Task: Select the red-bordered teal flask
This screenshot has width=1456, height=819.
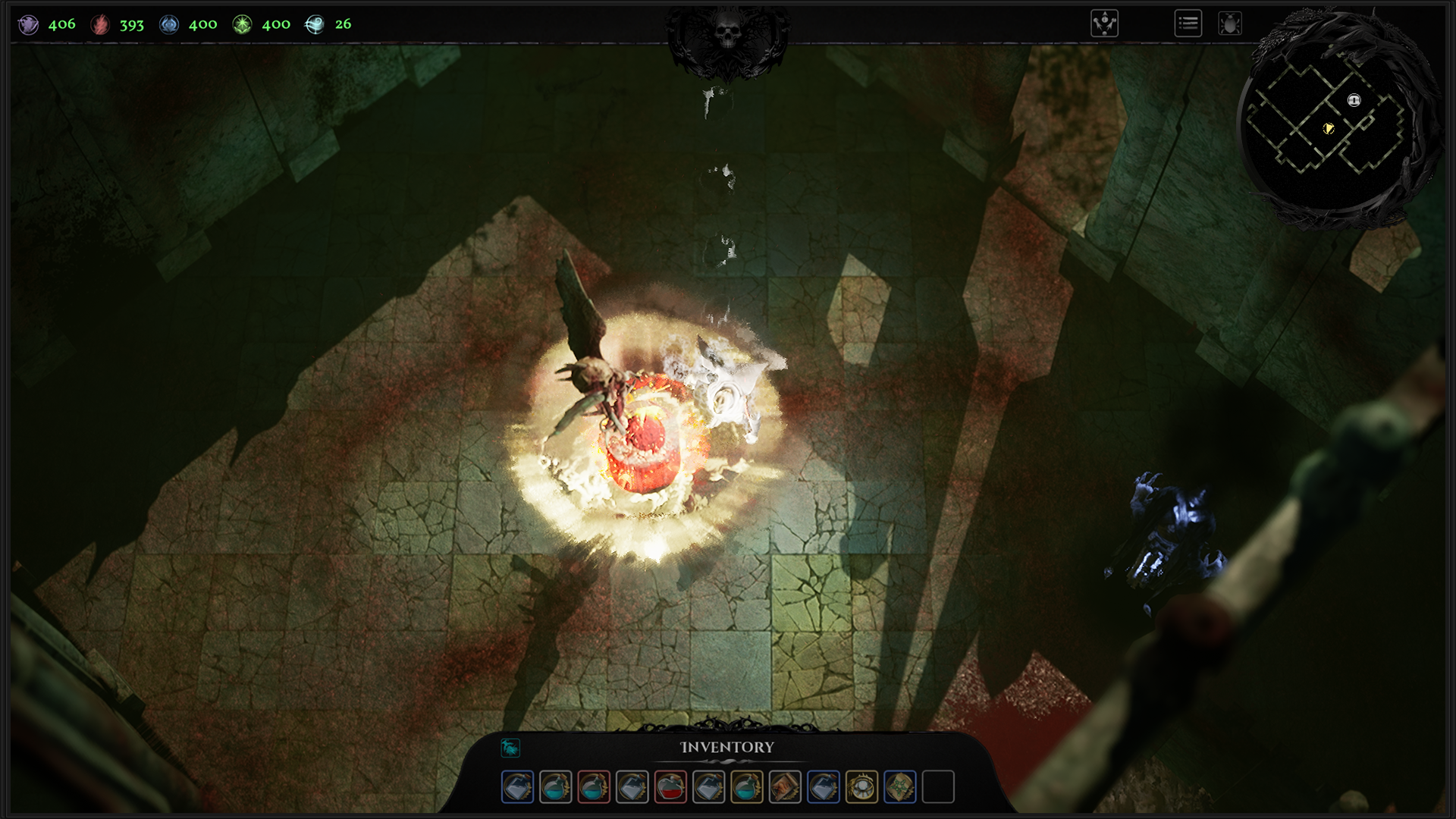Action: [x=594, y=787]
